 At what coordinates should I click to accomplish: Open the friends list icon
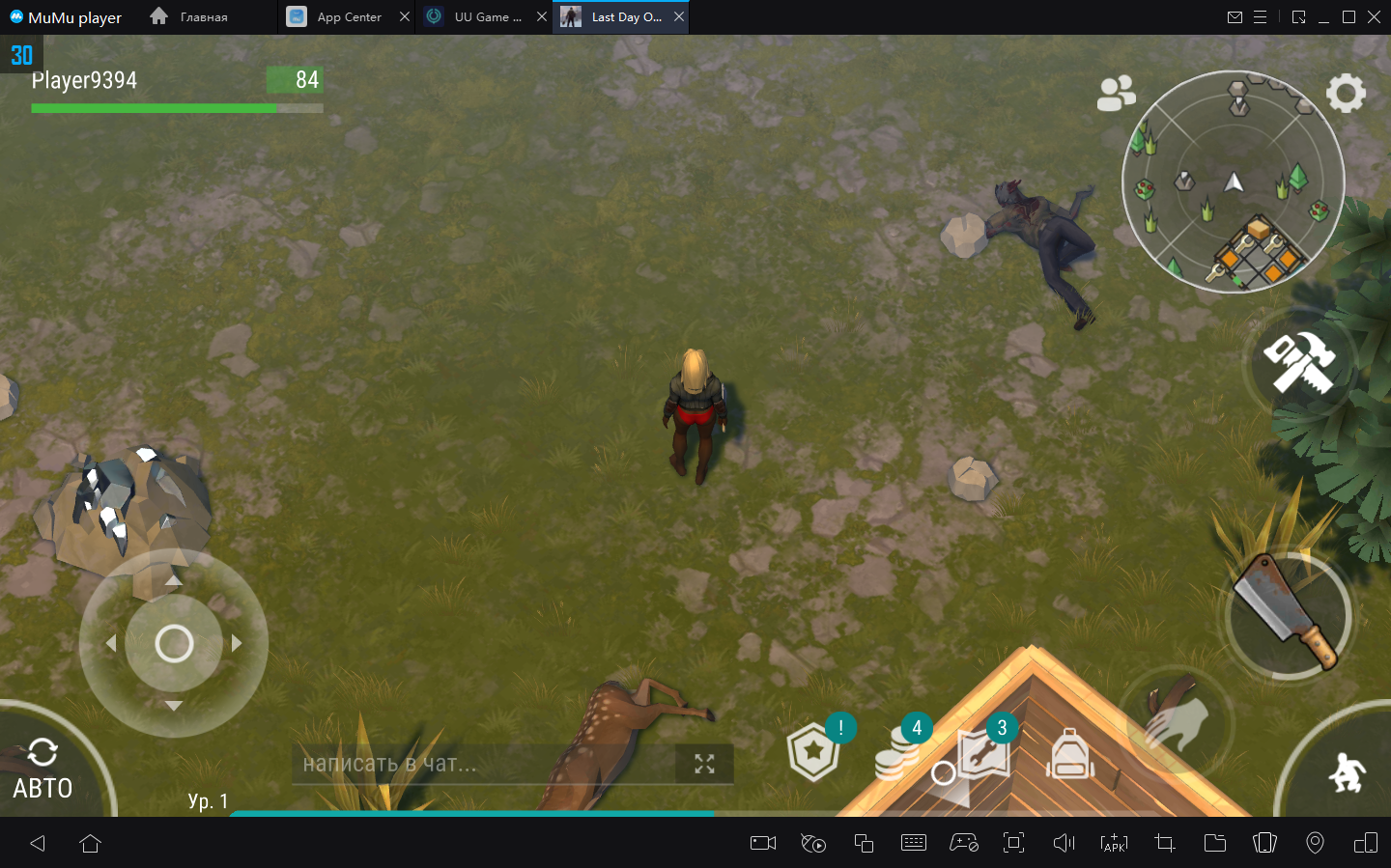(1116, 94)
